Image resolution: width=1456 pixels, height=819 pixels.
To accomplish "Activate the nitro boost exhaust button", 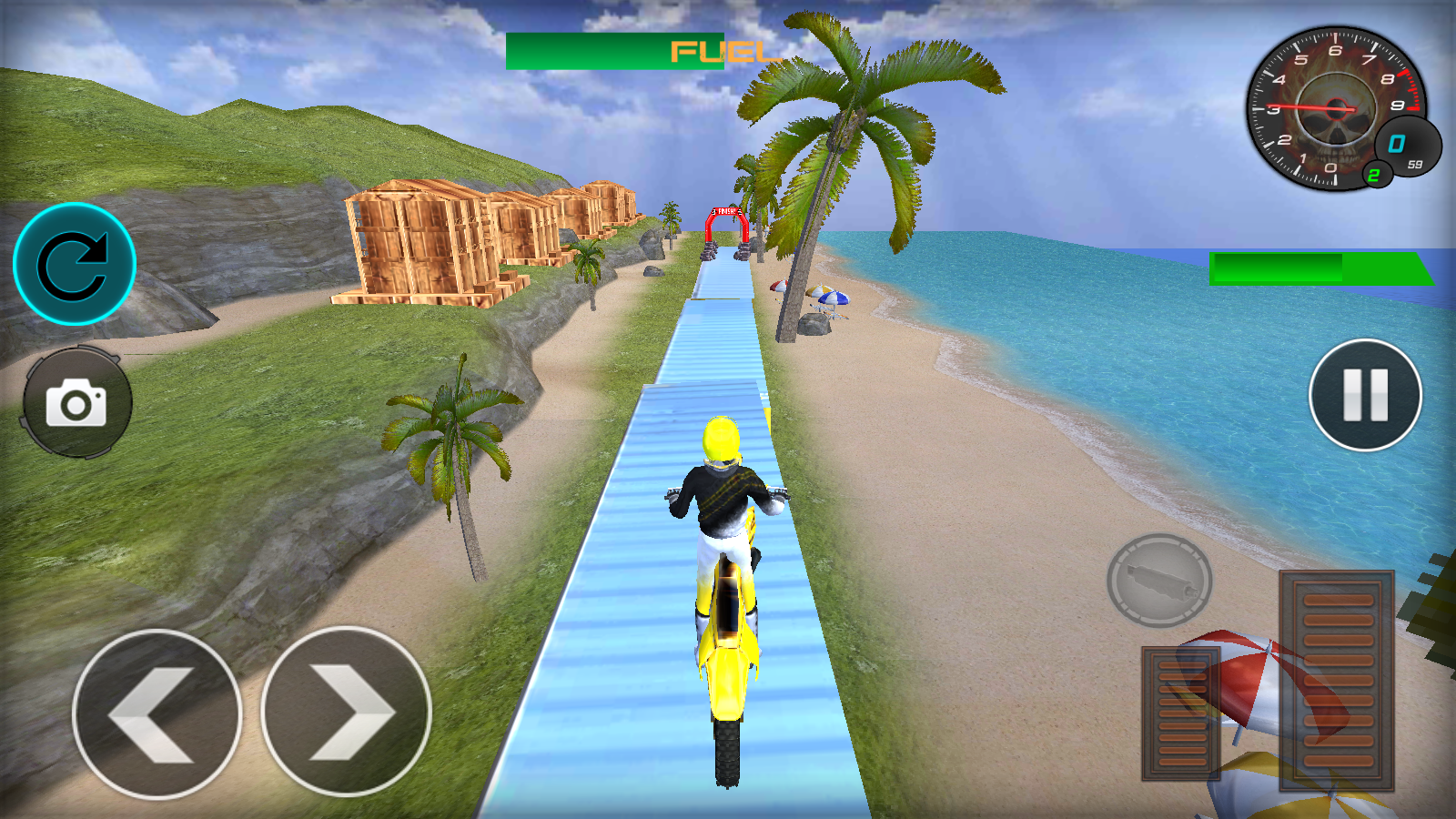I will 1158,581.
